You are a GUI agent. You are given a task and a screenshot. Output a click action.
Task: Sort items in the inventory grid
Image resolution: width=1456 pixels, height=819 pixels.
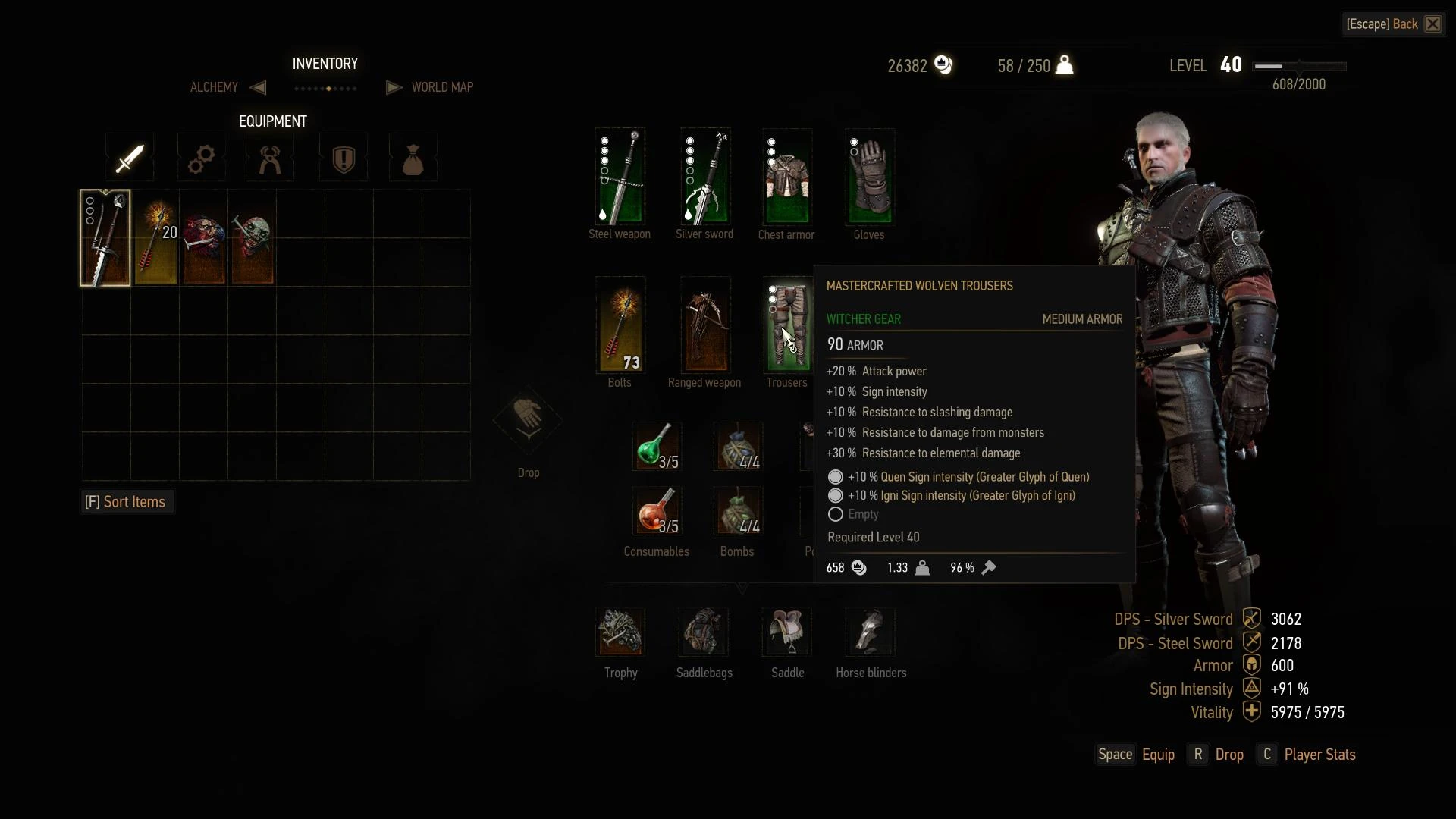pos(126,502)
